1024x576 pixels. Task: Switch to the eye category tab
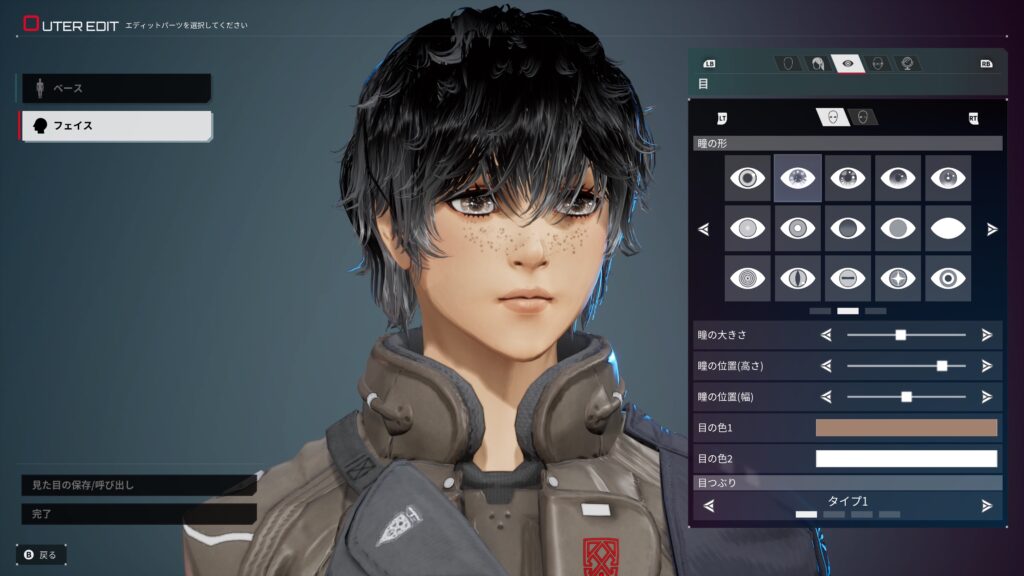848,63
